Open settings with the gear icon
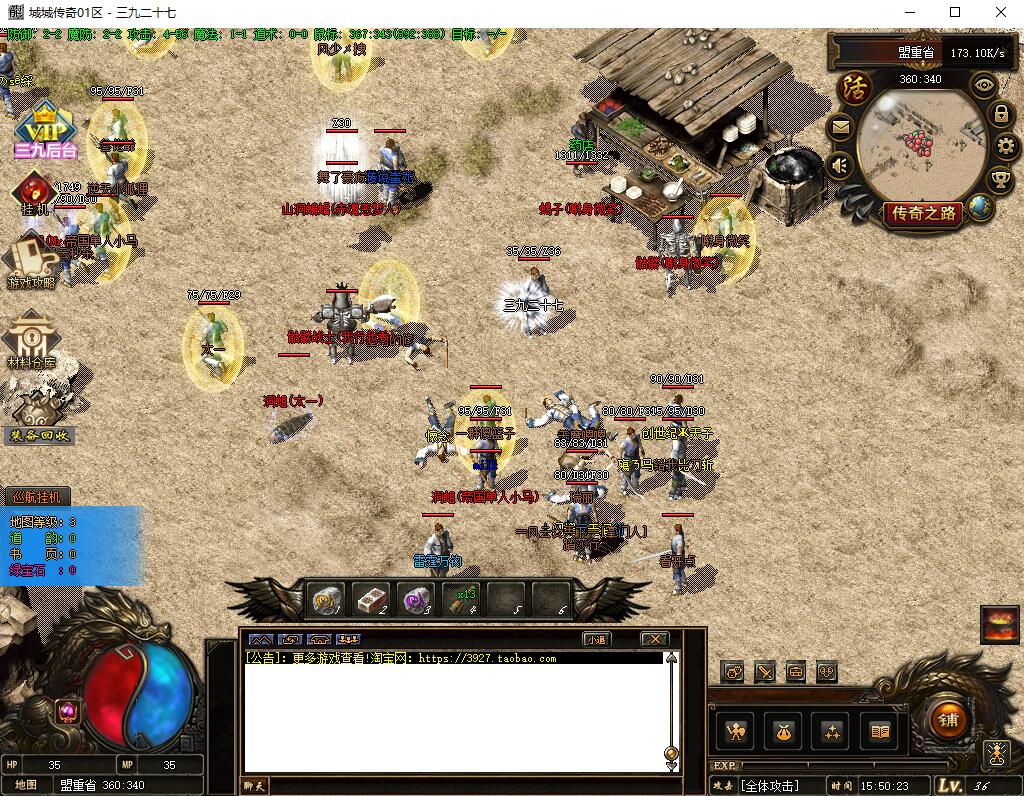The height and width of the screenshot is (796, 1024). pos(1005,147)
